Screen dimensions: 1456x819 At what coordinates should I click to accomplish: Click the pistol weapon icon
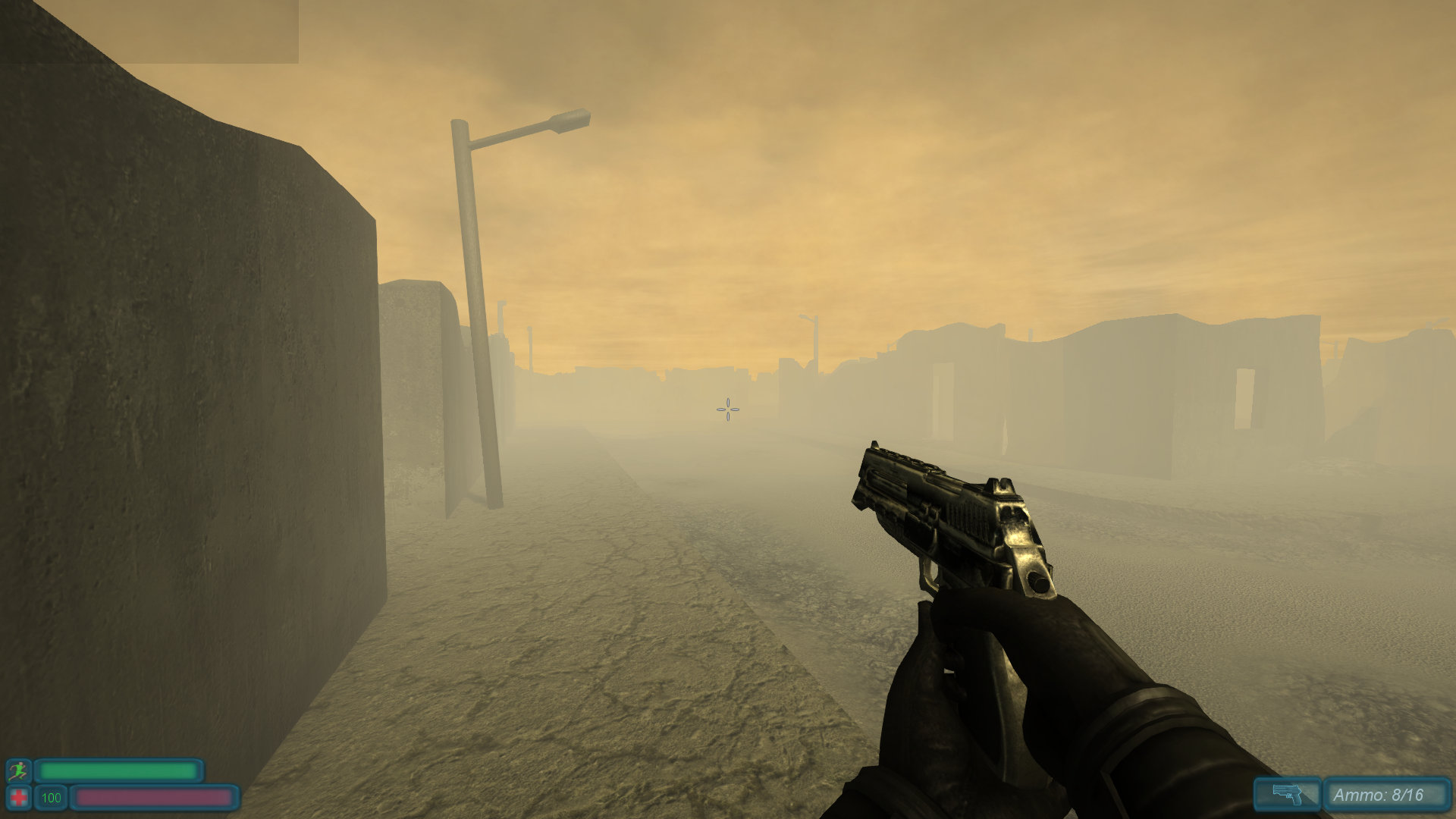point(1287,795)
